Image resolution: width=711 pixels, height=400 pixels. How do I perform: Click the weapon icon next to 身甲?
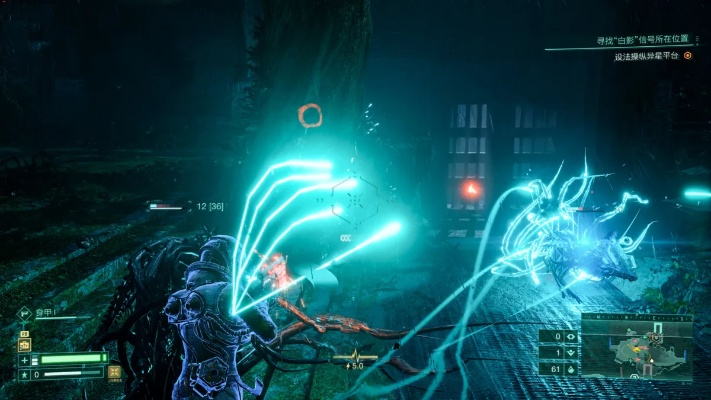[x=23, y=313]
